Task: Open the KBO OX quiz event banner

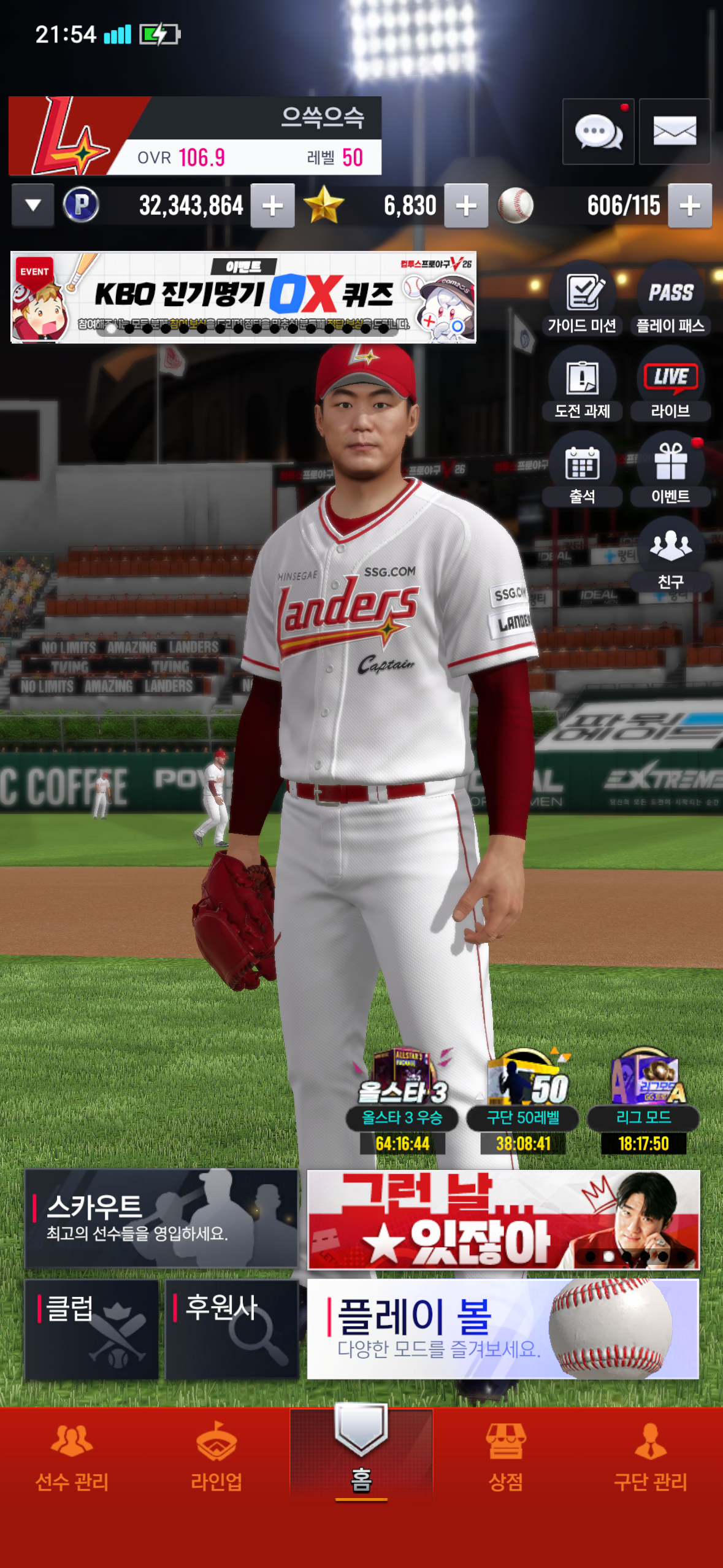Action: [x=243, y=297]
